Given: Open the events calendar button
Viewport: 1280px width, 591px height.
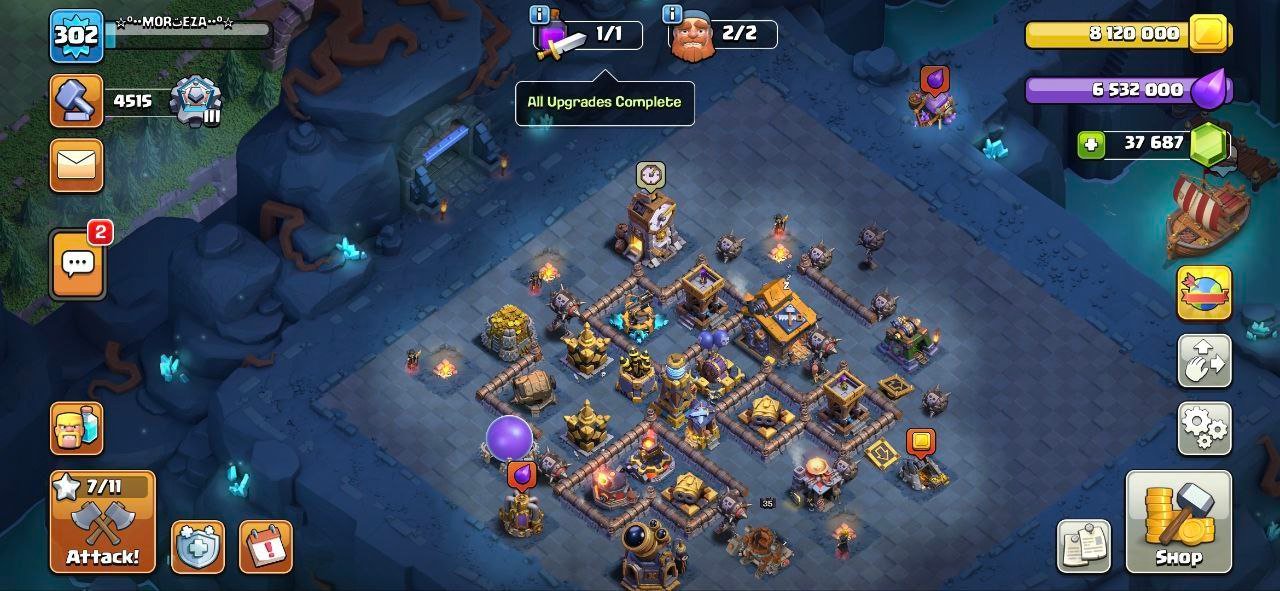Looking at the screenshot, I should (265, 546).
